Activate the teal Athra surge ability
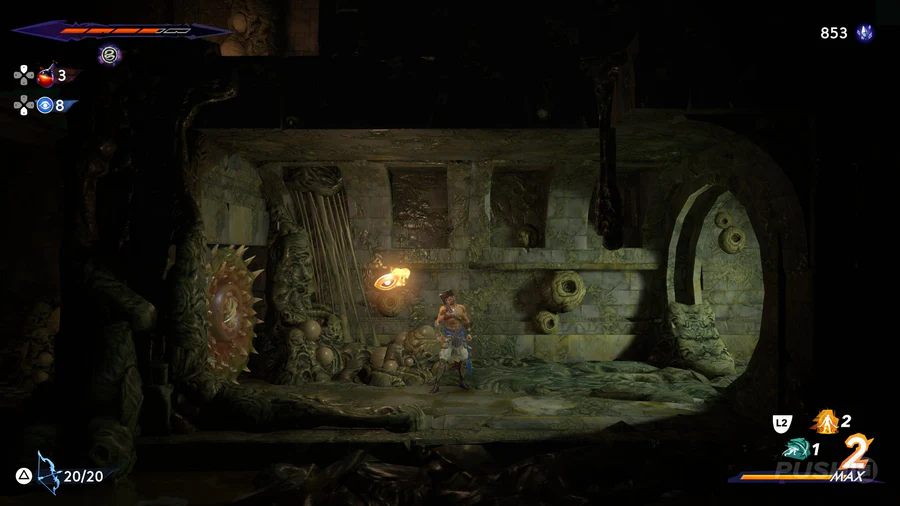Image resolution: width=900 pixels, height=506 pixels. coord(796,449)
